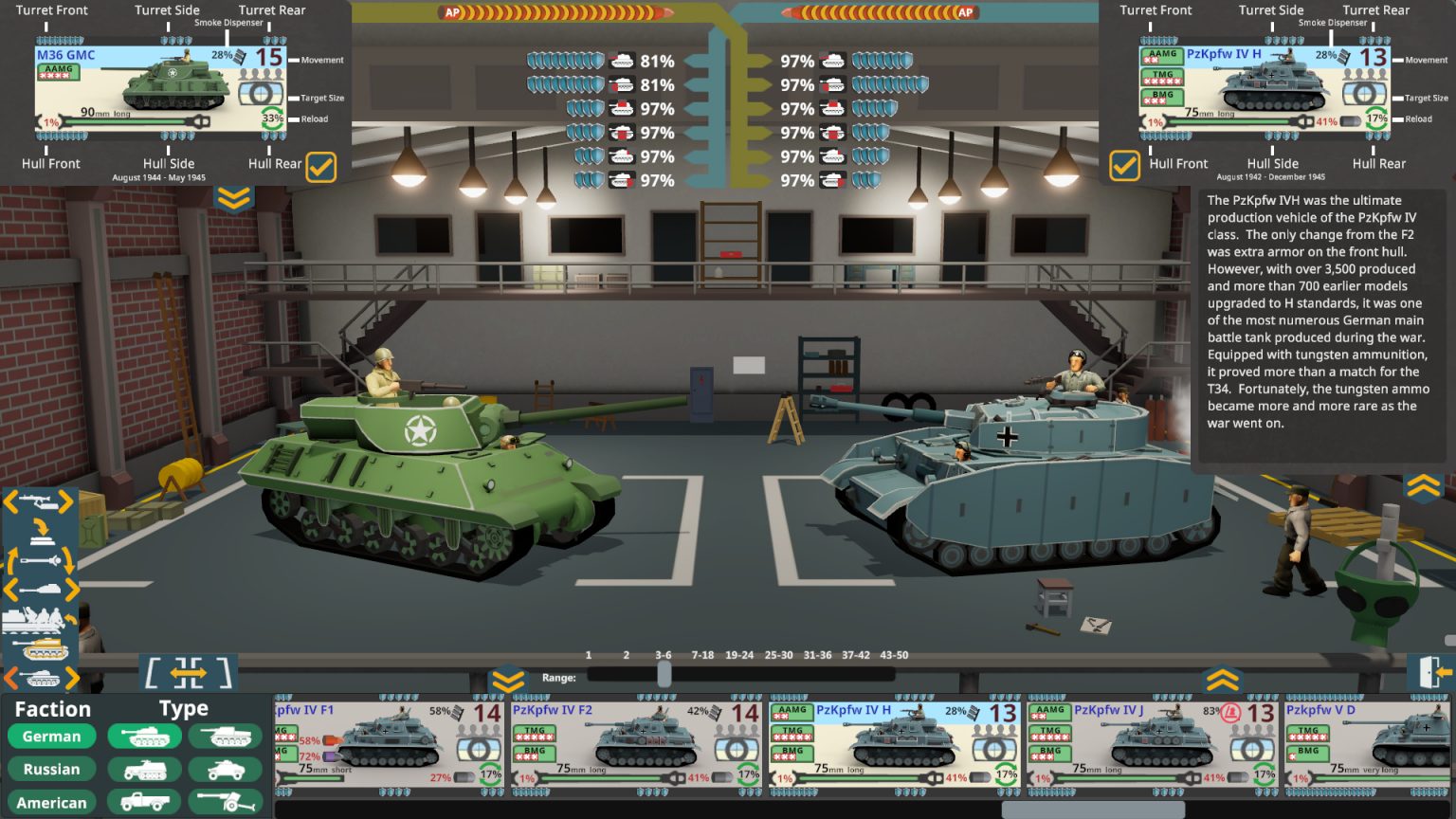This screenshot has width=1456, height=819.
Task: Uncheck the checkbox below the M36 GMC panel
Action: 321,167
